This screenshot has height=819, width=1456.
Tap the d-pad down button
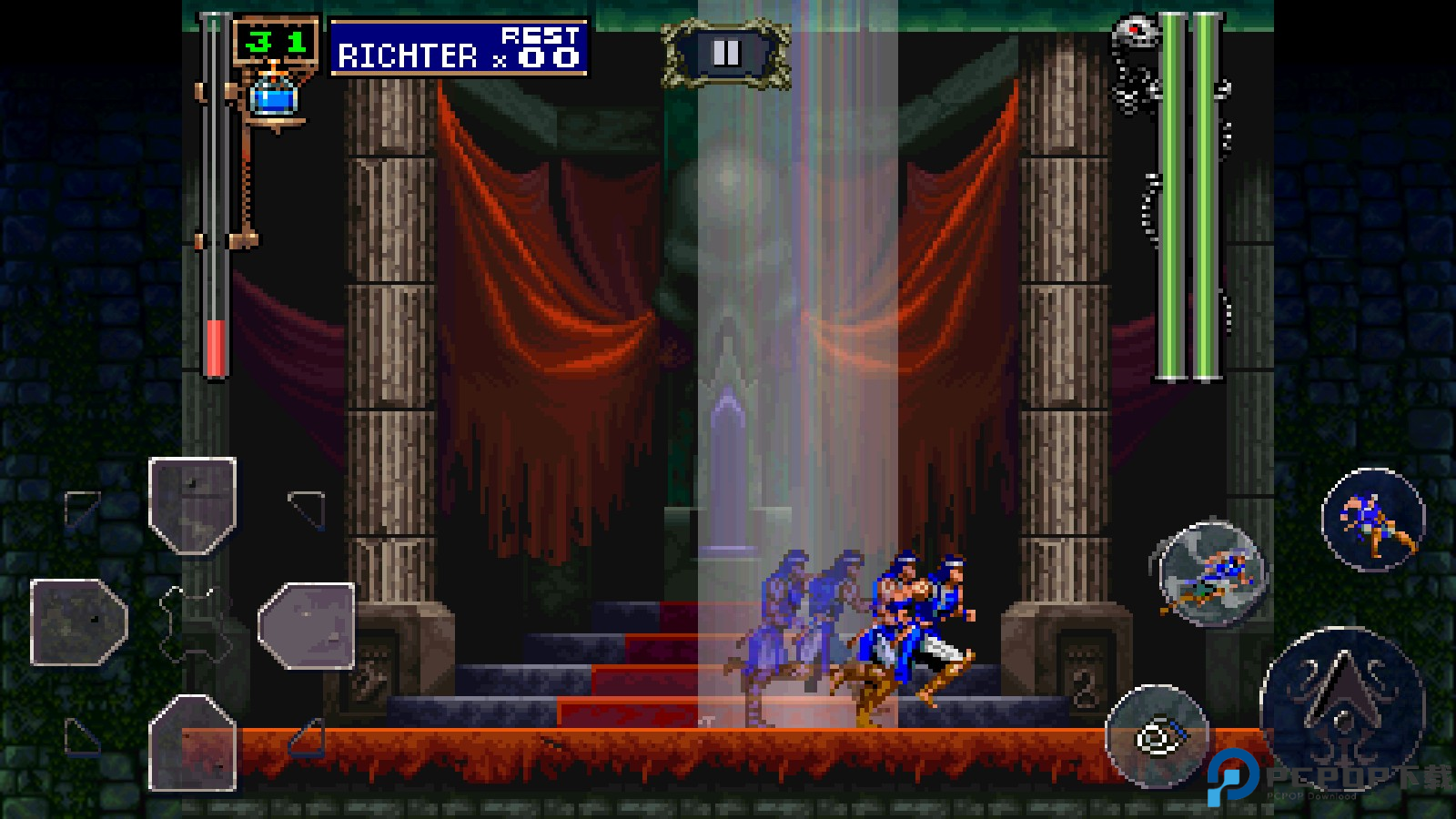(193, 742)
